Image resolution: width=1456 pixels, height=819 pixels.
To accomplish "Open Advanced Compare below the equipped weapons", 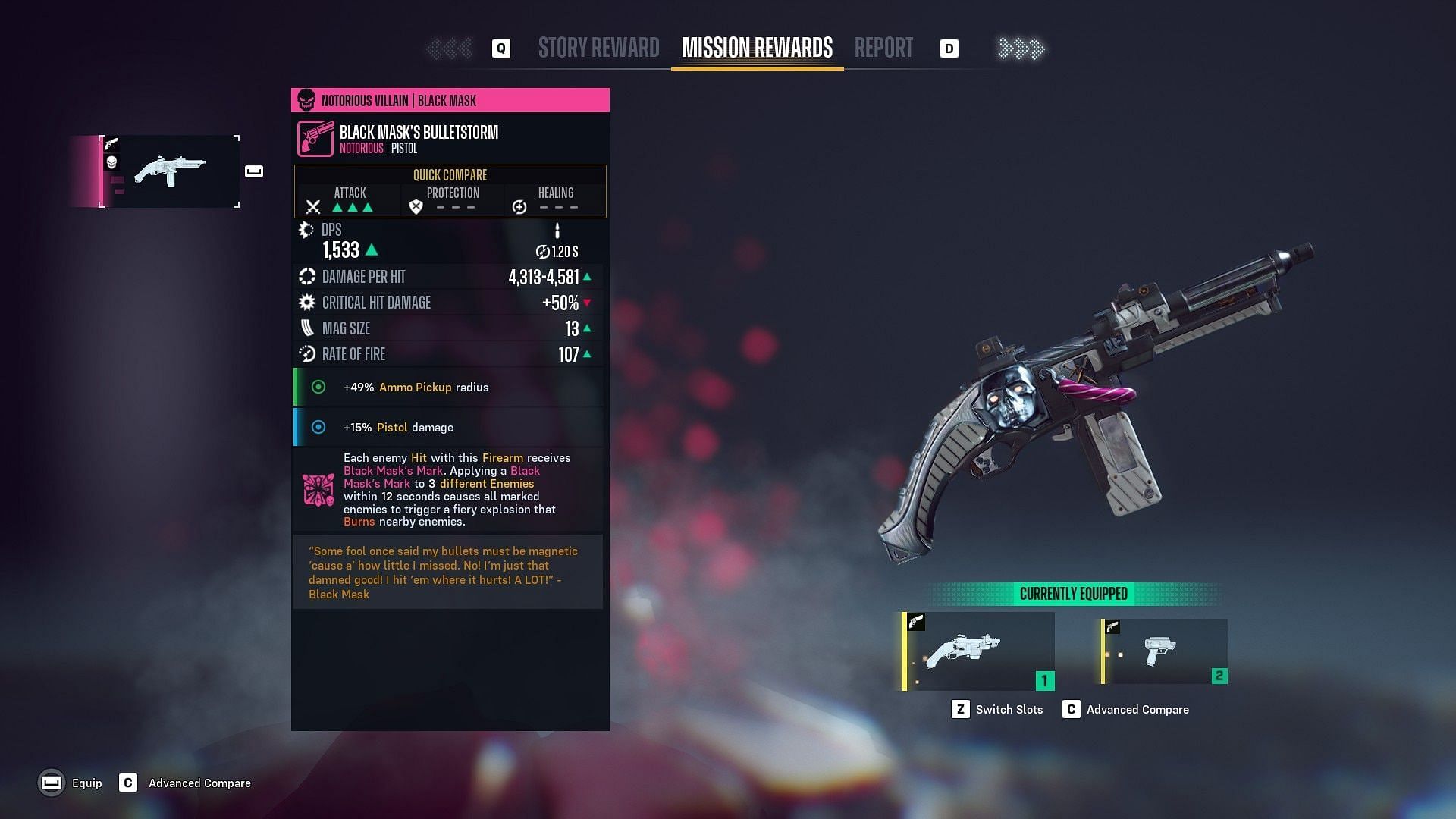I will 1126,710.
